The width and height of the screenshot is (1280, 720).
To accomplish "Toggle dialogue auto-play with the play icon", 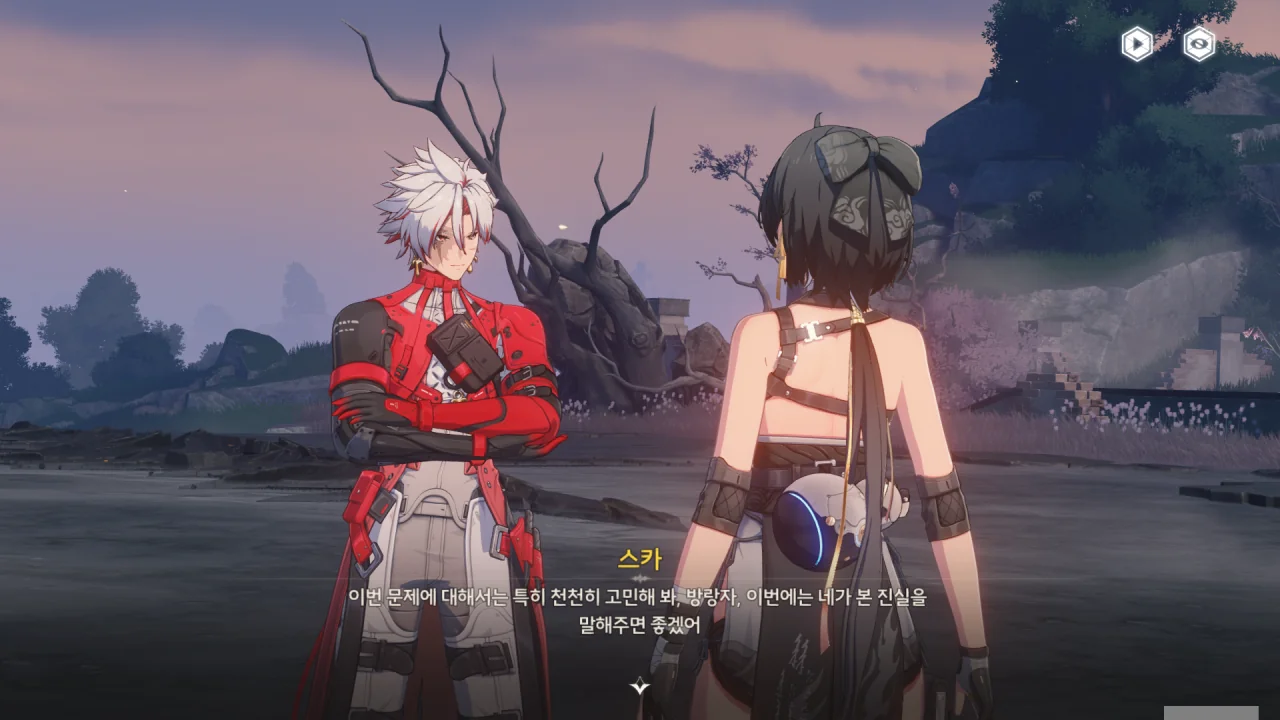I will (x=1137, y=44).
